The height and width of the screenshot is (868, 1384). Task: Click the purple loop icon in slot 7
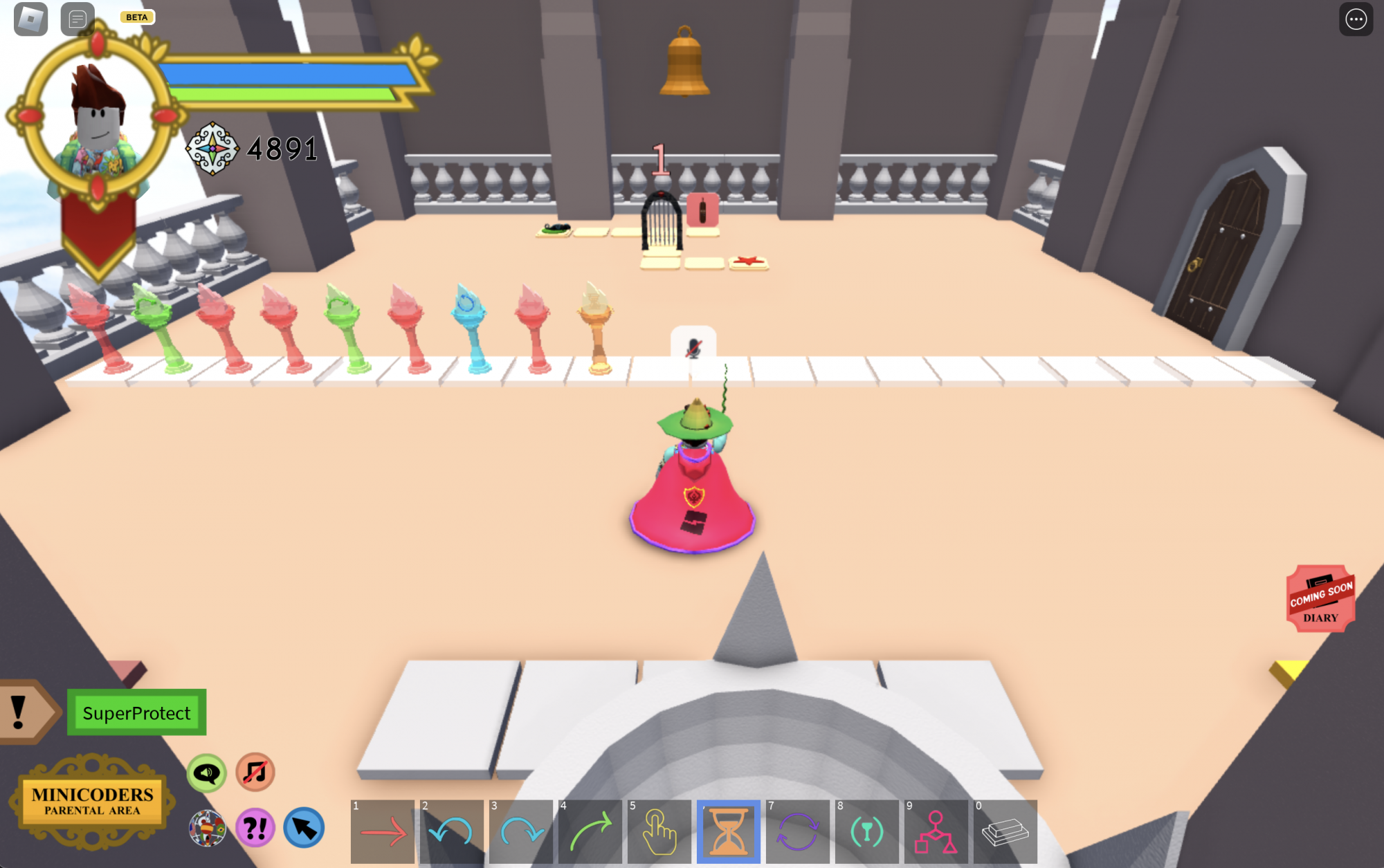[797, 831]
